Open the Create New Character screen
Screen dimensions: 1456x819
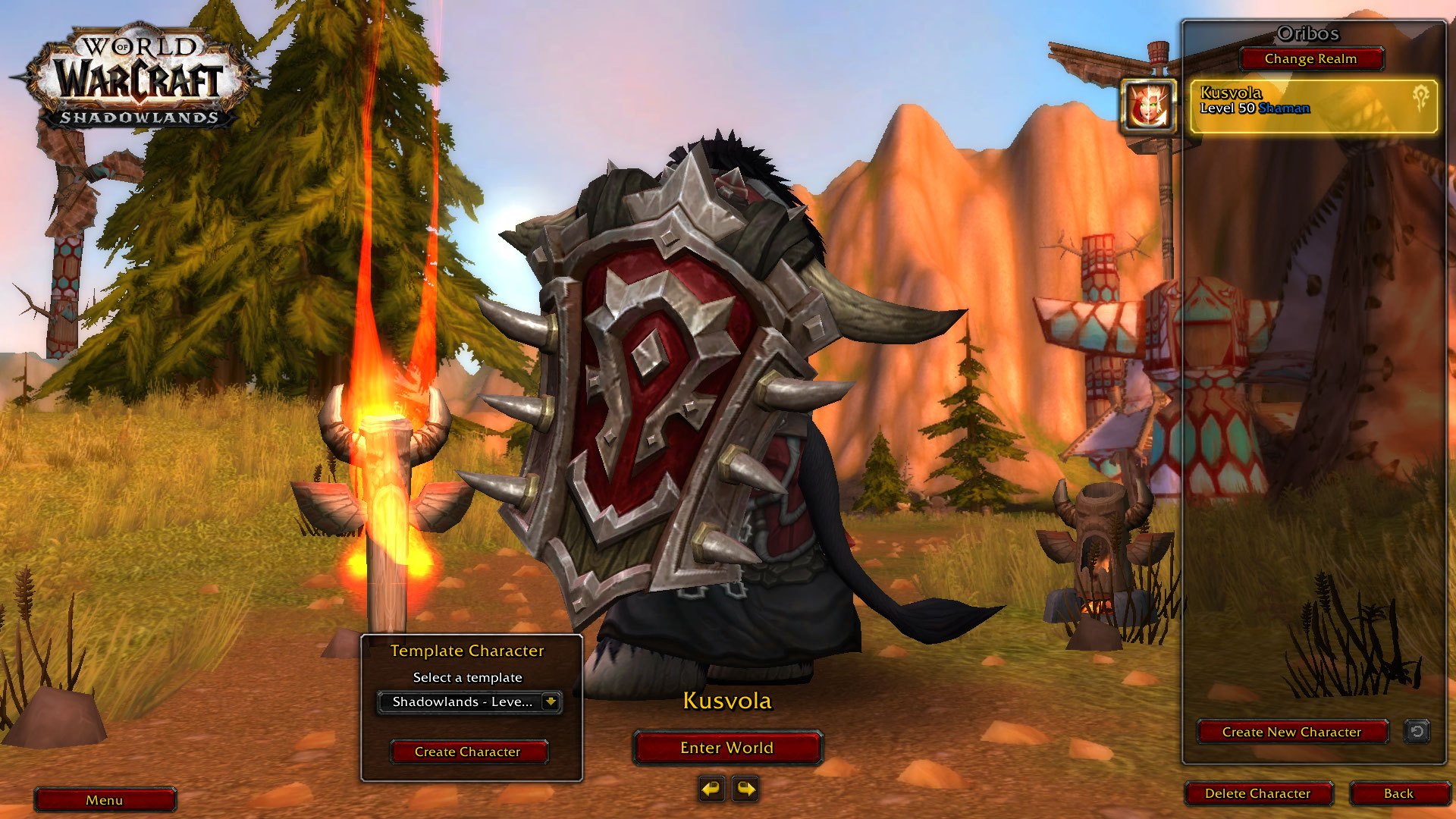(x=1291, y=732)
